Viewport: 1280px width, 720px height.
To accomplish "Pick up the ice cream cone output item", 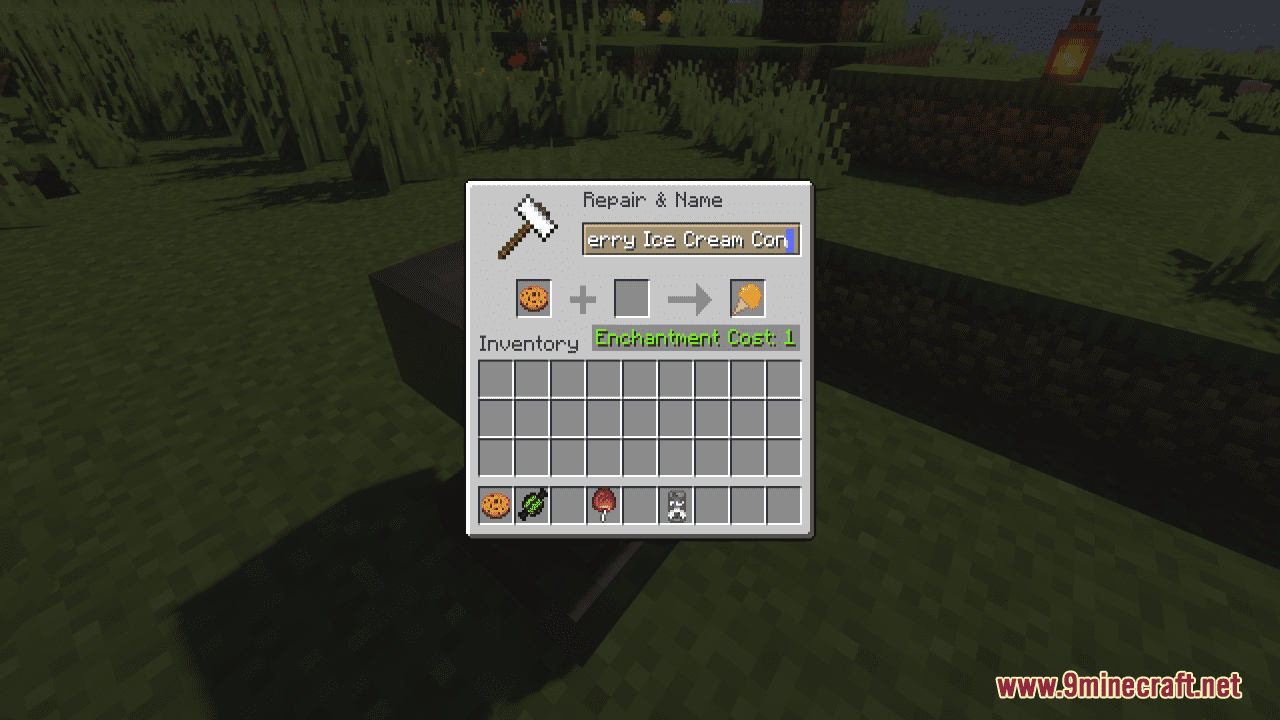I will click(x=747, y=297).
